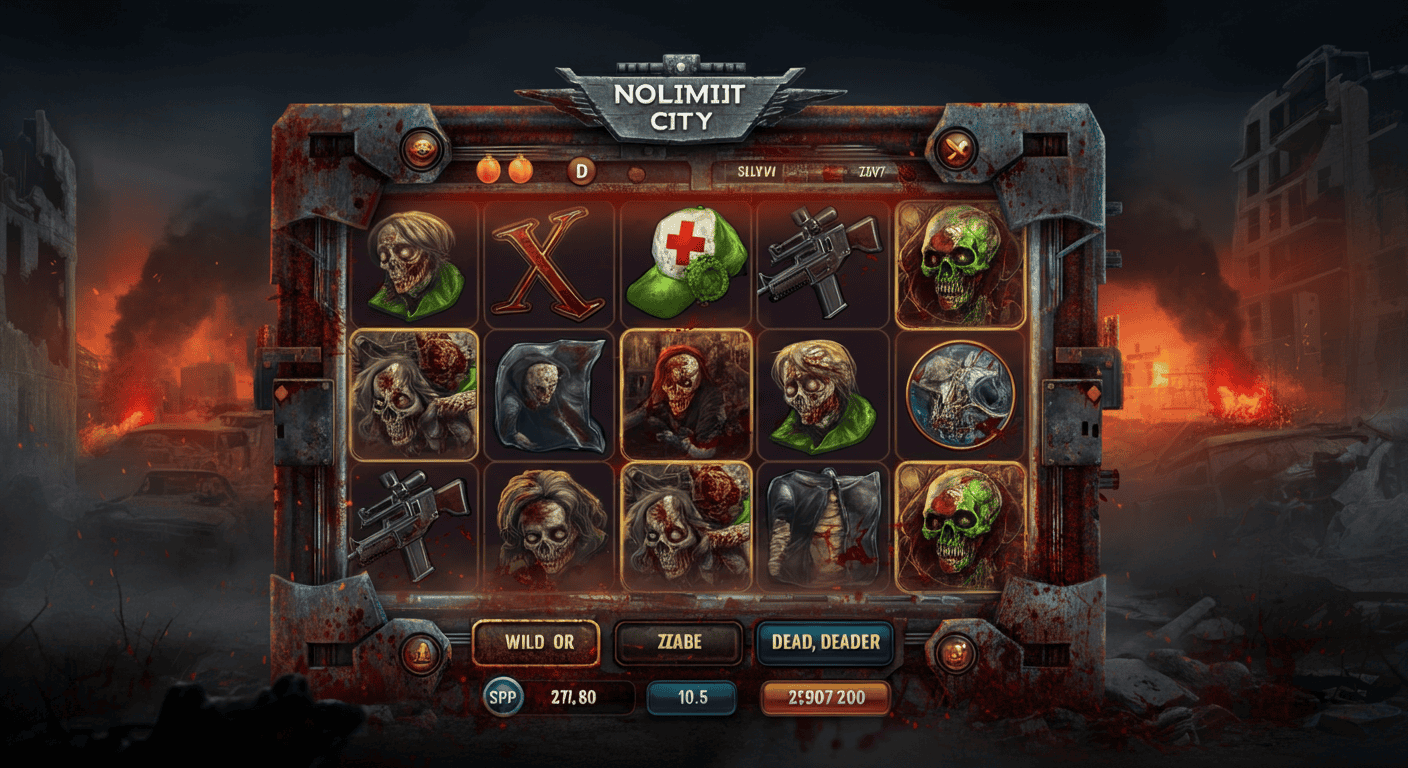This screenshot has width=1408, height=768.
Task: Select the DEAD, DEADER tab
Action: 826,643
